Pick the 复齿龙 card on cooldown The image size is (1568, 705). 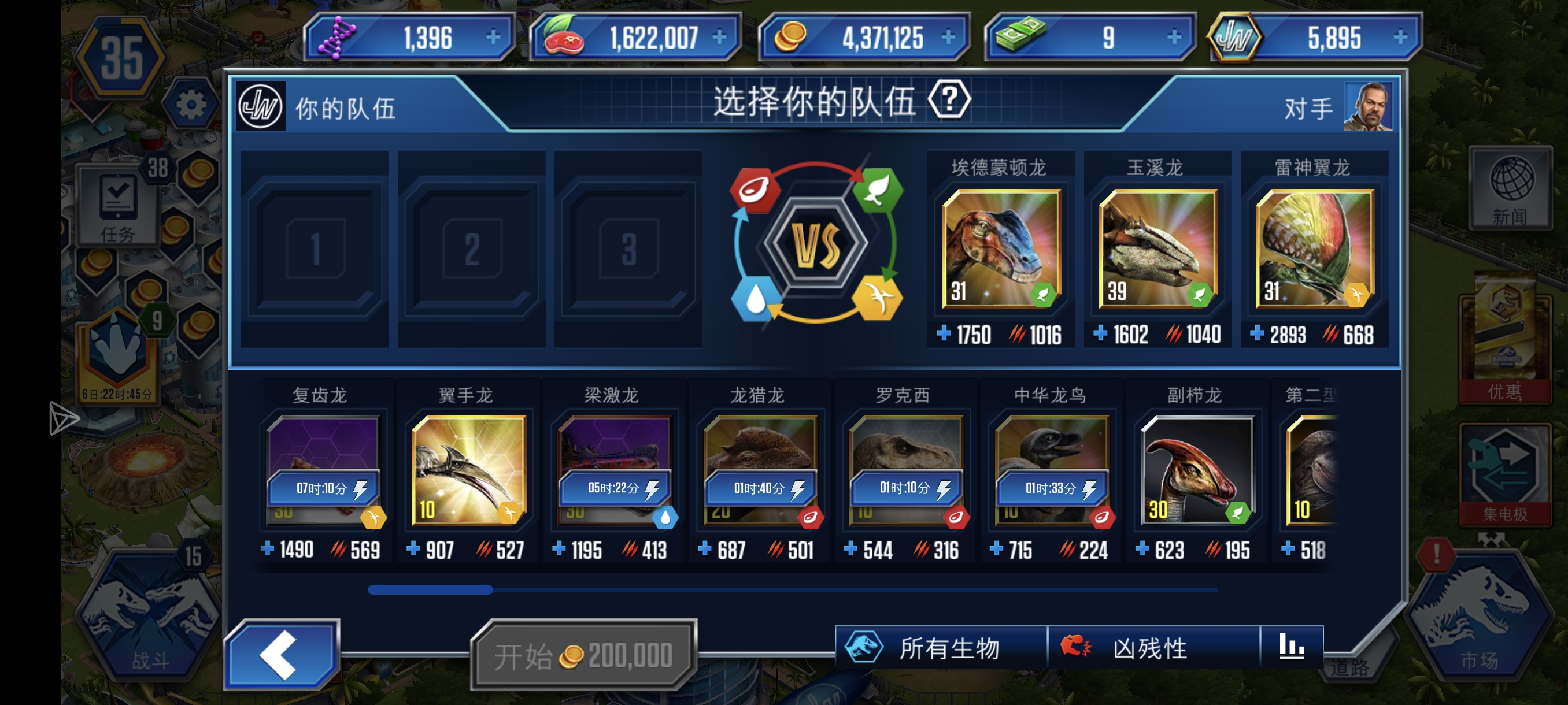pyautogui.click(x=323, y=470)
